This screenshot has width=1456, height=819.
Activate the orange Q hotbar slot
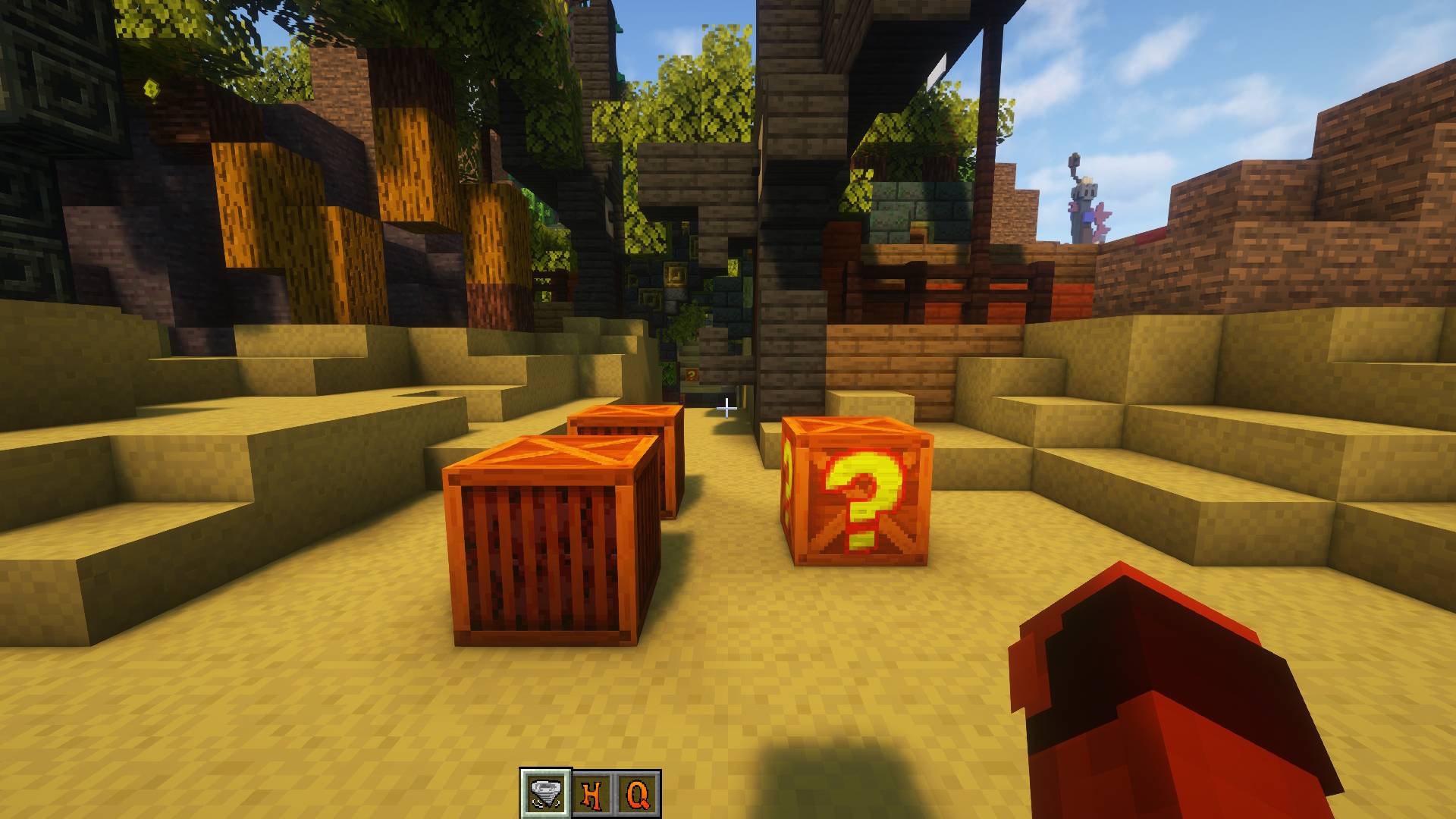tap(638, 794)
